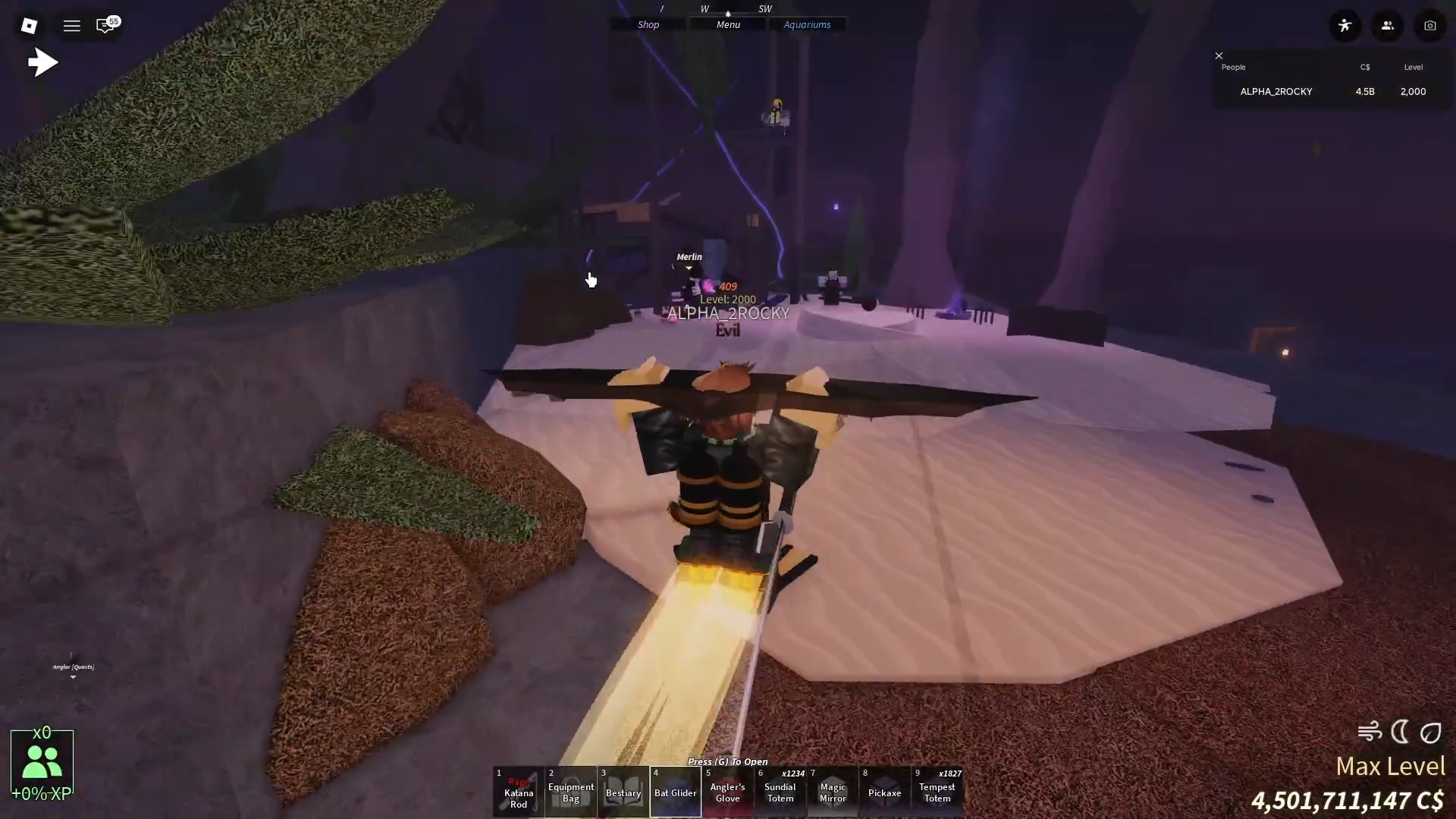The width and height of the screenshot is (1456, 819).
Task: Select the Bat Glider hotbar slot
Action: tap(676, 792)
